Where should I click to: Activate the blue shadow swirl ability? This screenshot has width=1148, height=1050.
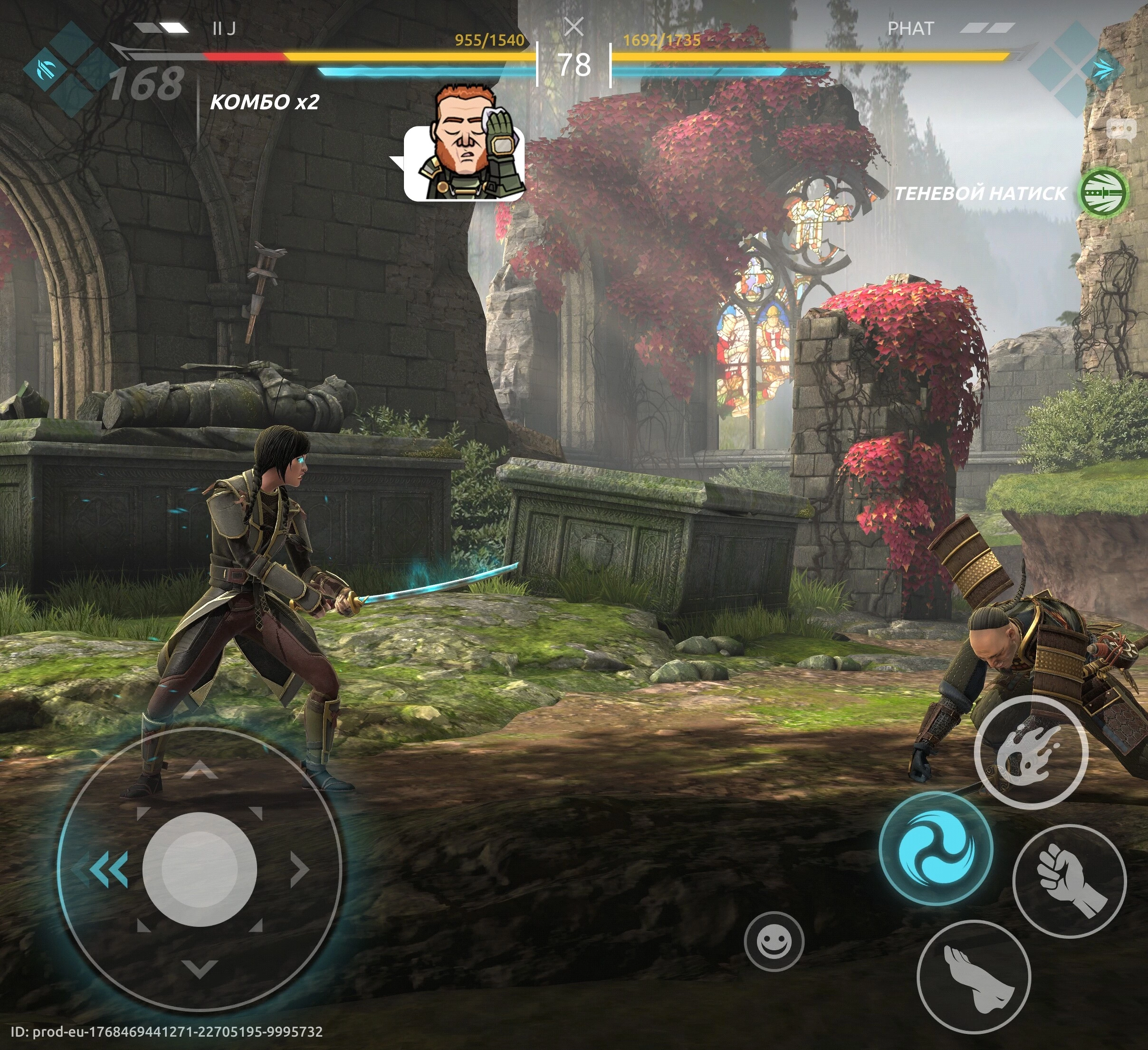(936, 849)
